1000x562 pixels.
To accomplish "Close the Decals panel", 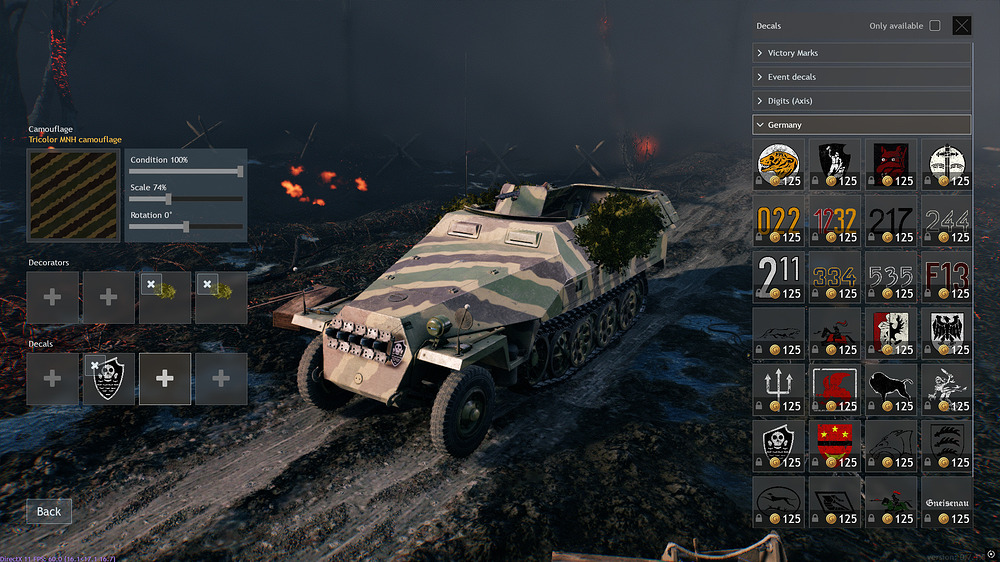I will click(x=961, y=26).
